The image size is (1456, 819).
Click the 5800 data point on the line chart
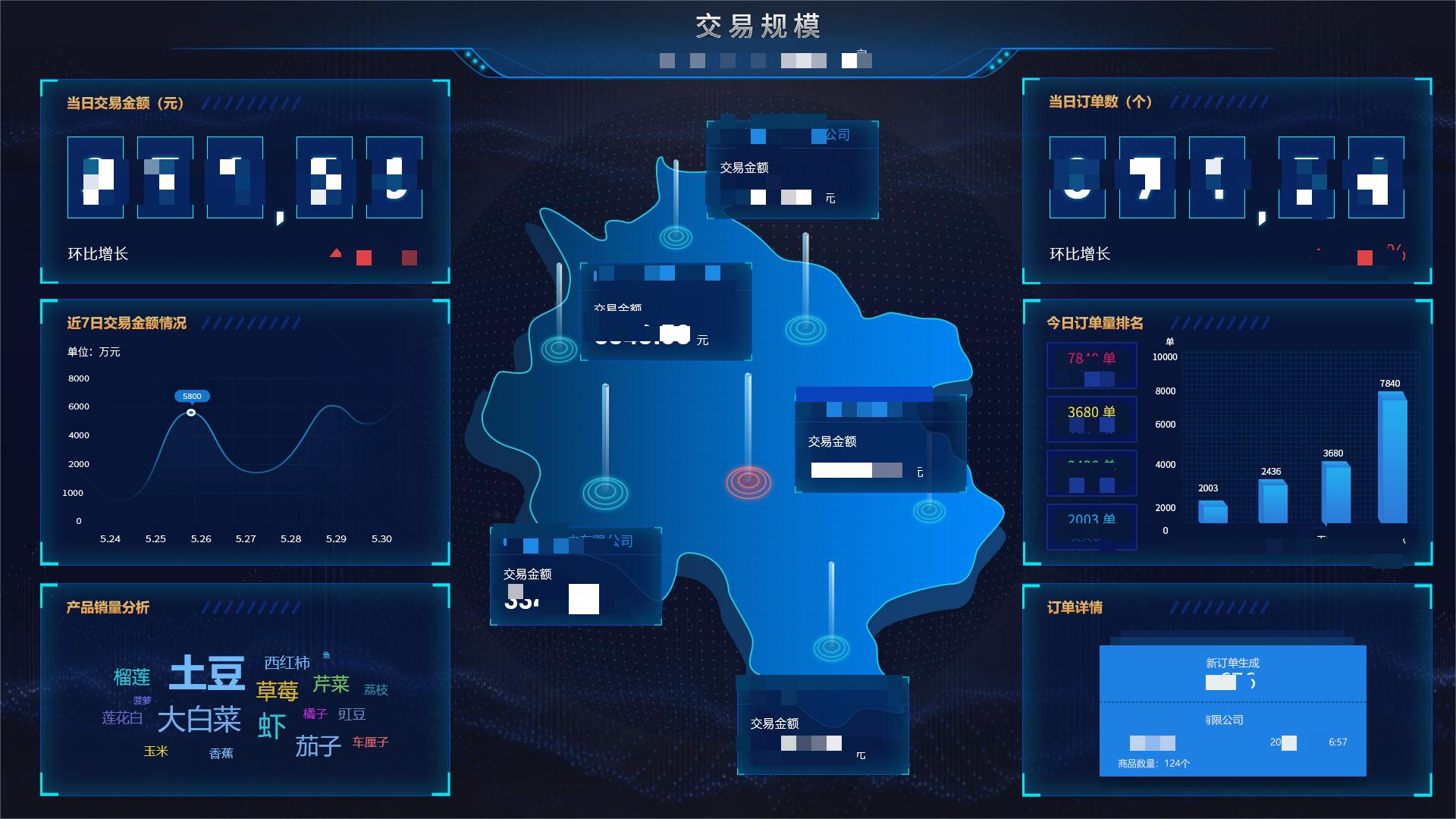coord(191,412)
